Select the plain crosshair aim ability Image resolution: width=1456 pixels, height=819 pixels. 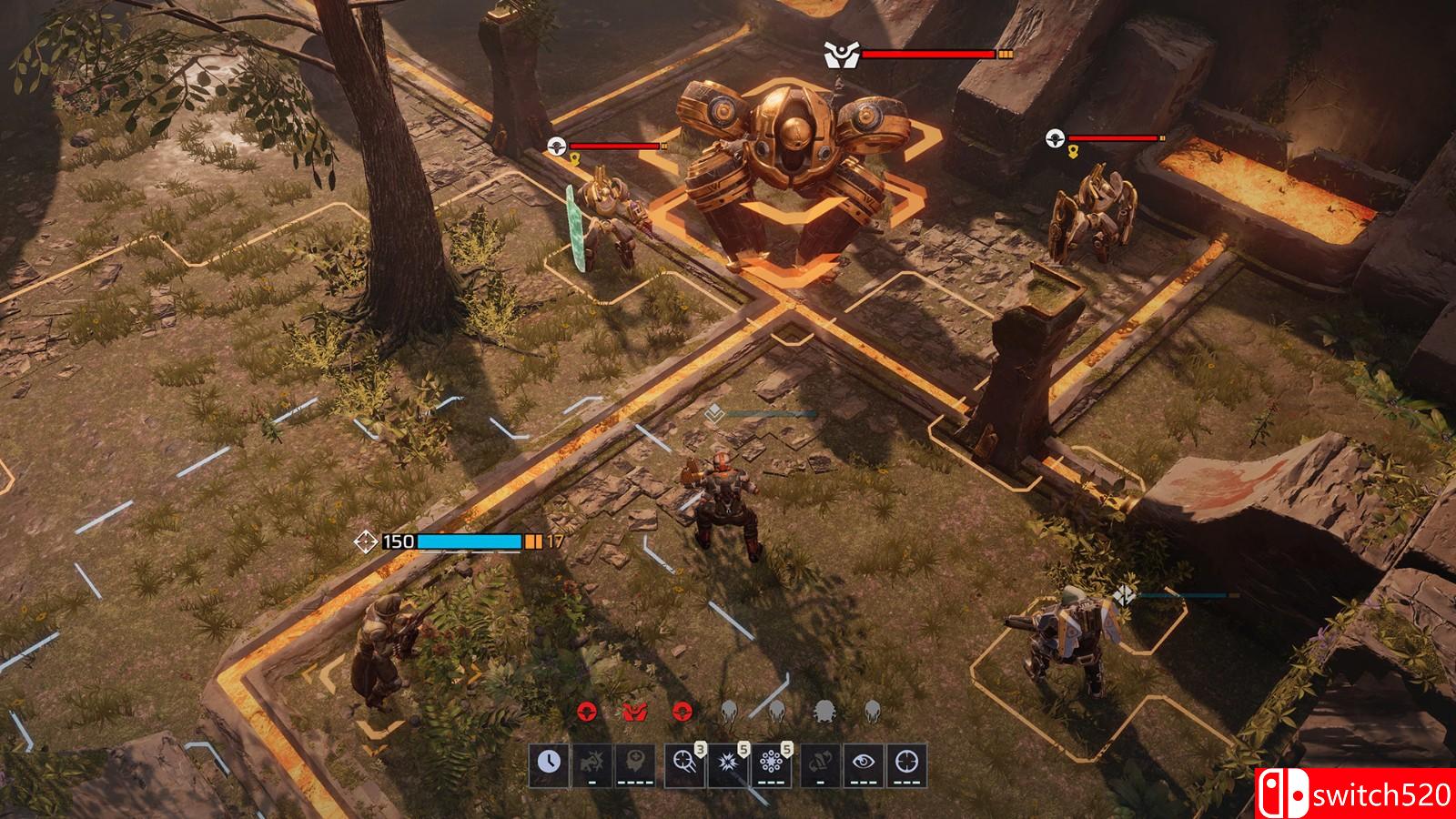point(906,763)
